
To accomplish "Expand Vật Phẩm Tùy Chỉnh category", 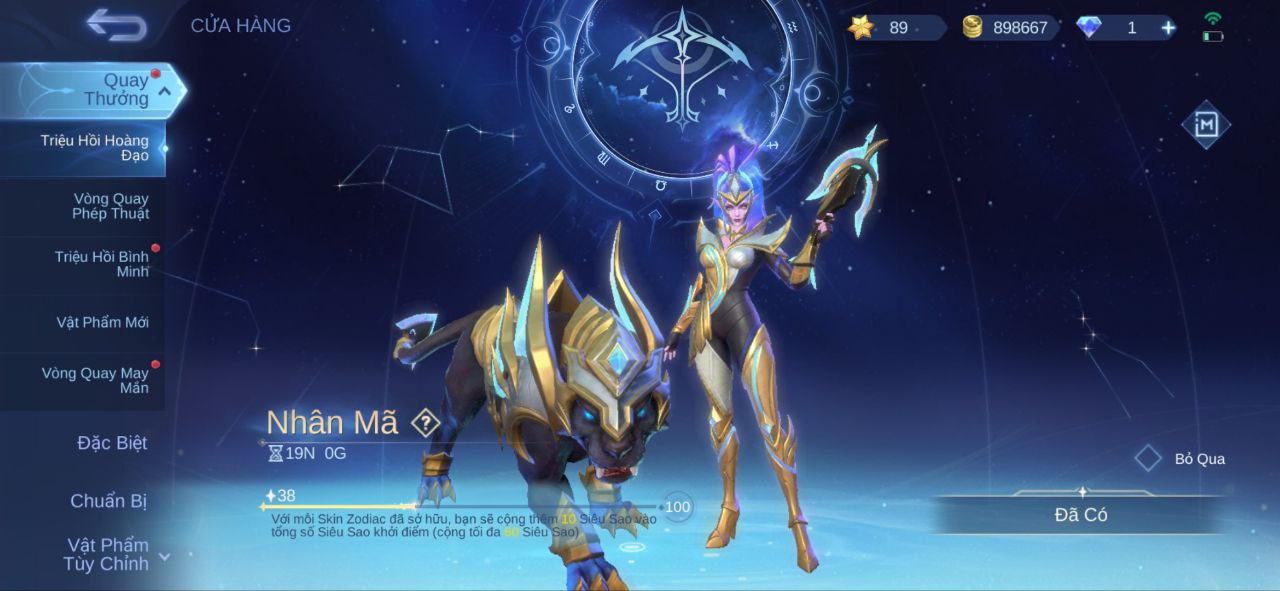I will point(108,554).
